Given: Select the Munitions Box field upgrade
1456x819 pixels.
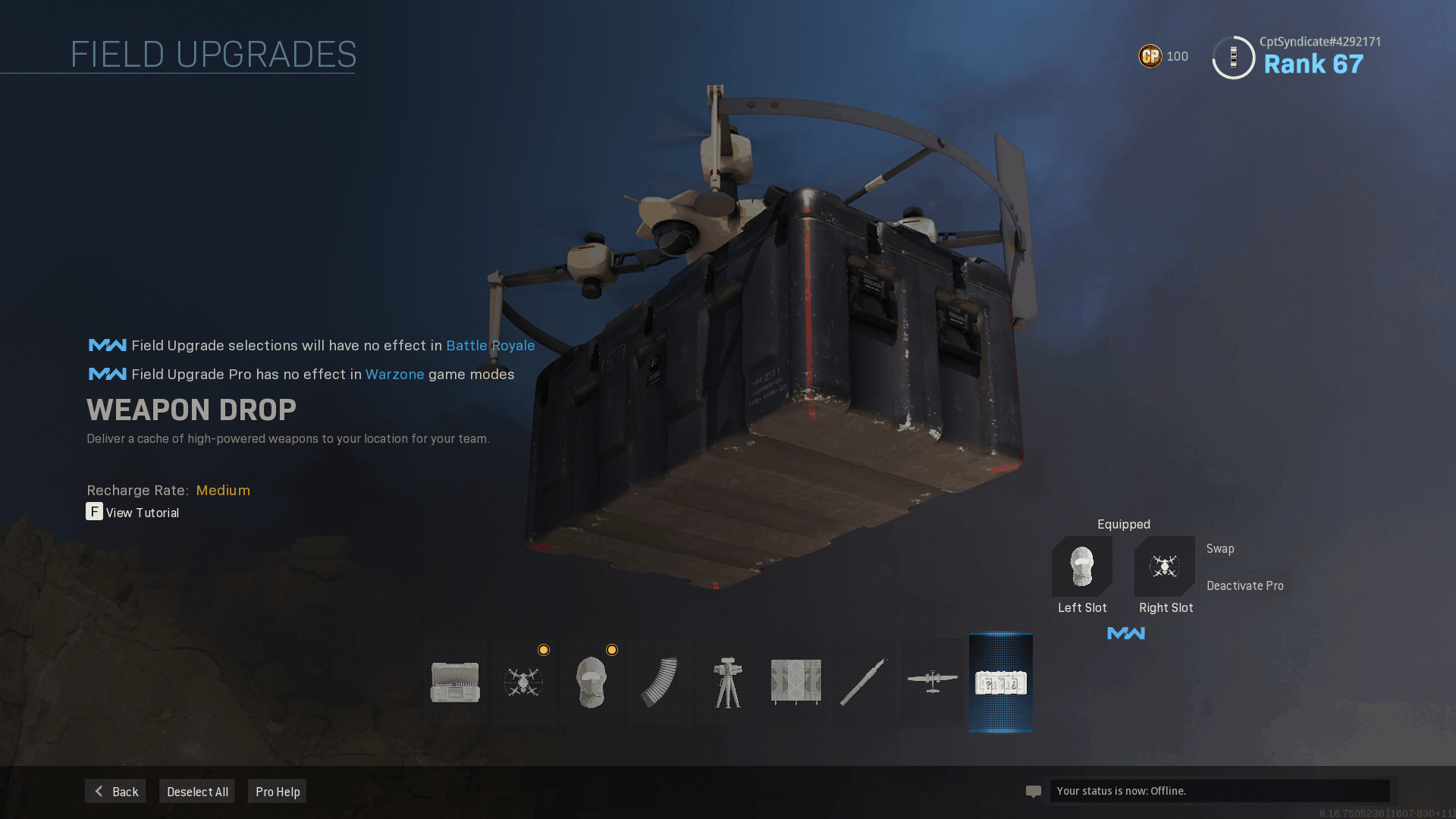Looking at the screenshot, I should [x=455, y=682].
